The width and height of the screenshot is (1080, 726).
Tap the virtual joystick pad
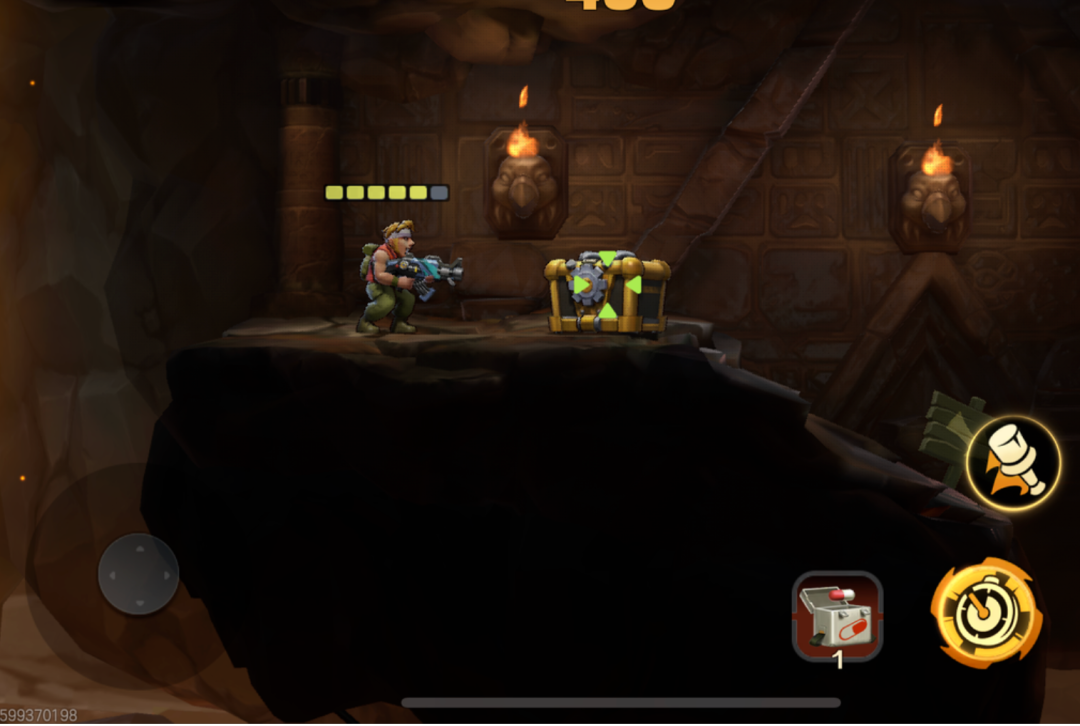[x=138, y=574]
